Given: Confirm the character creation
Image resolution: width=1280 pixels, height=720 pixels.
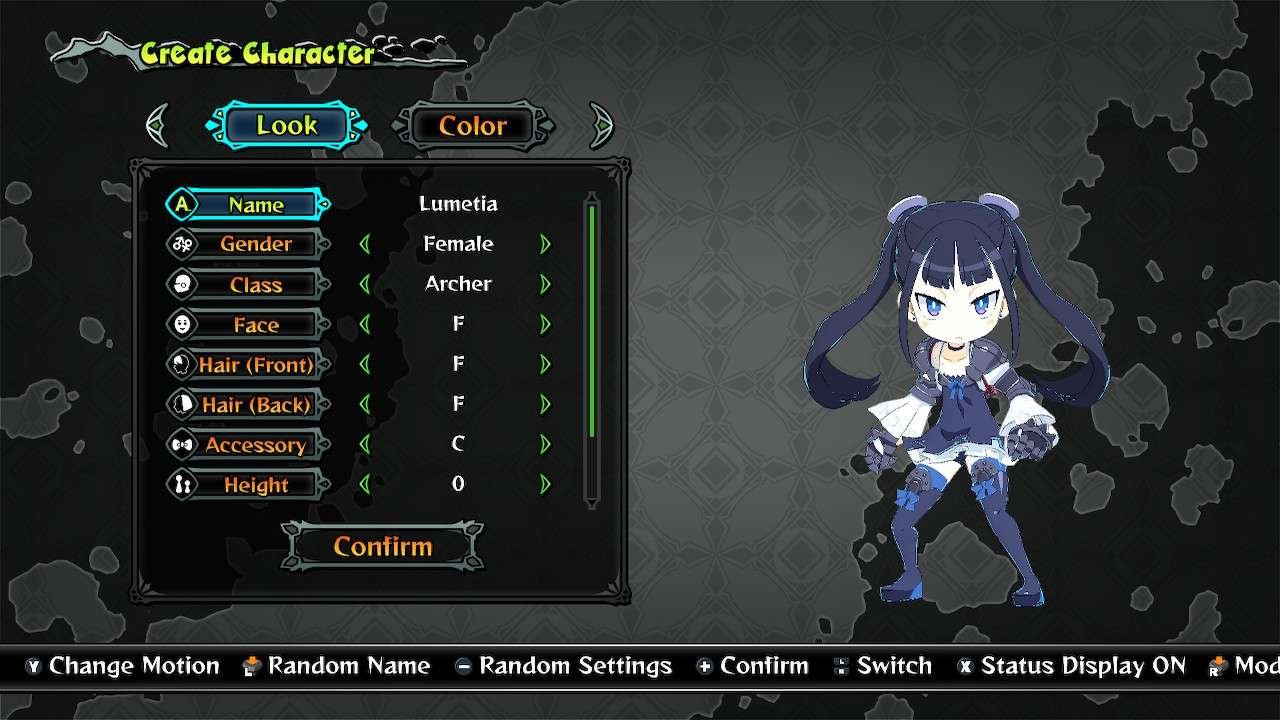Looking at the screenshot, I should (x=383, y=546).
